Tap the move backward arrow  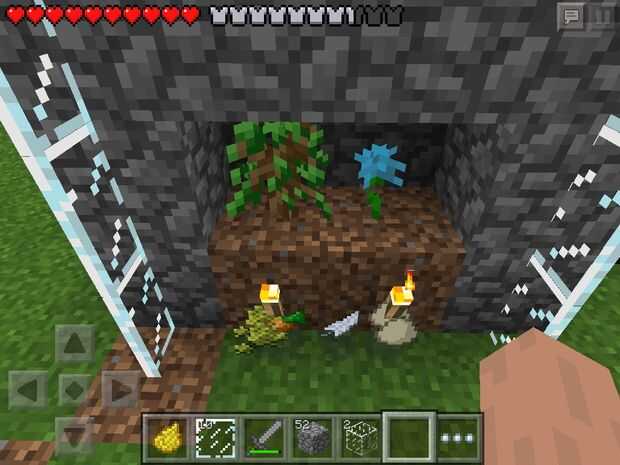point(75,433)
